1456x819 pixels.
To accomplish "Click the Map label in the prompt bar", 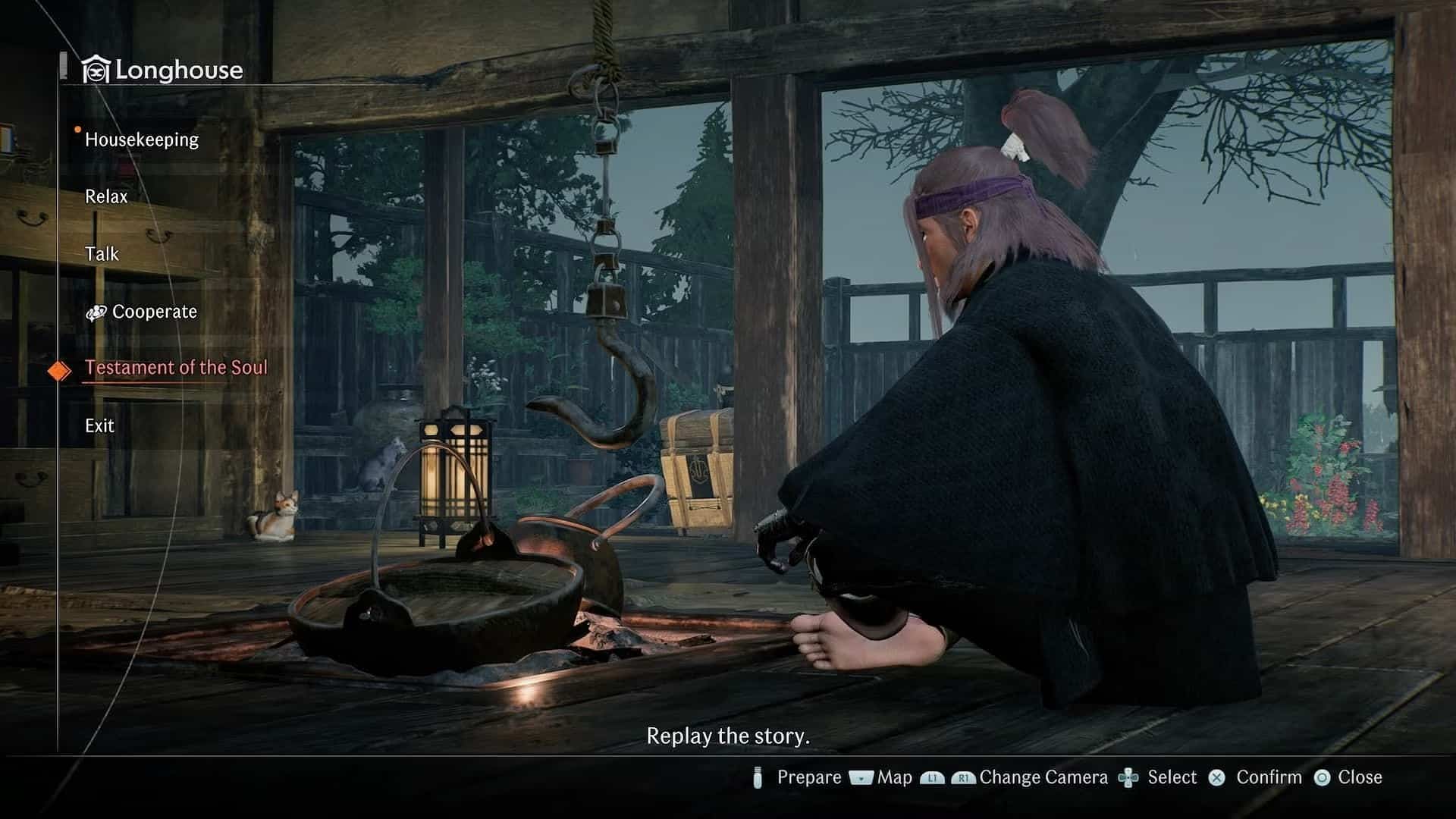I will point(895,777).
